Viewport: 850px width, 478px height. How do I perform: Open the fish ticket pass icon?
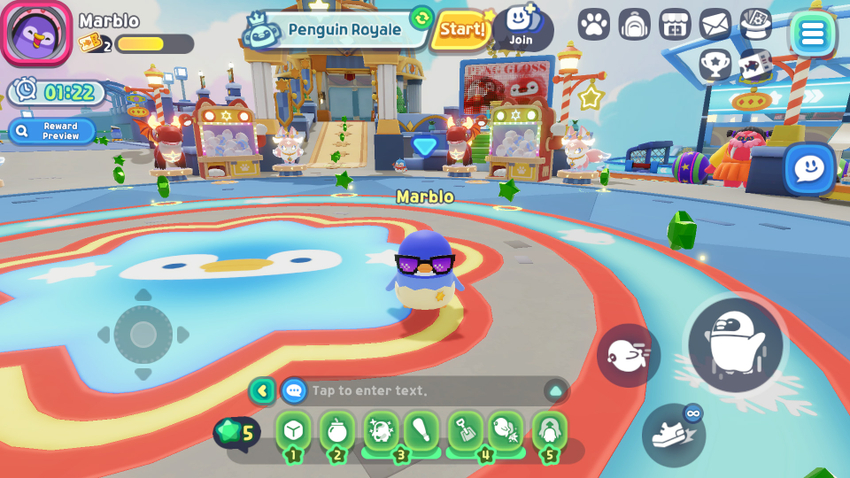coord(755,64)
